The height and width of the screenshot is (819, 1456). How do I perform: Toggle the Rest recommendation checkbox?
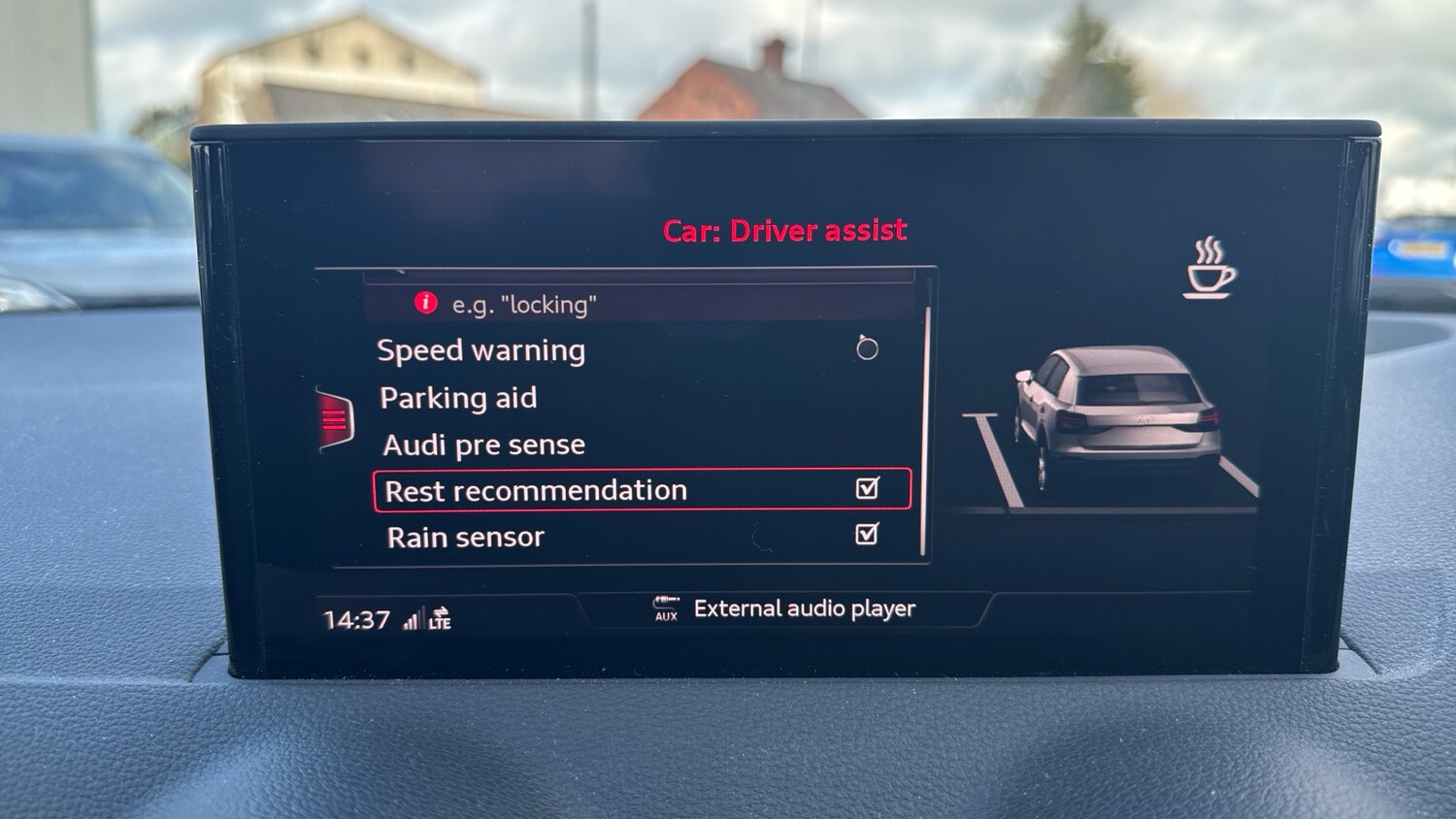click(x=867, y=488)
